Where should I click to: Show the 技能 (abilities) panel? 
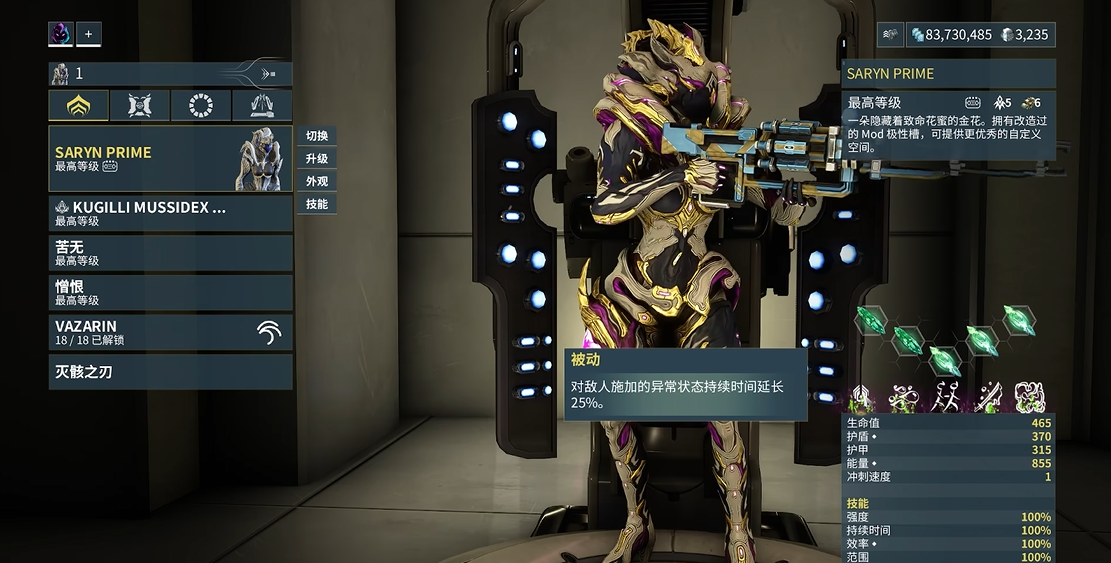317,204
